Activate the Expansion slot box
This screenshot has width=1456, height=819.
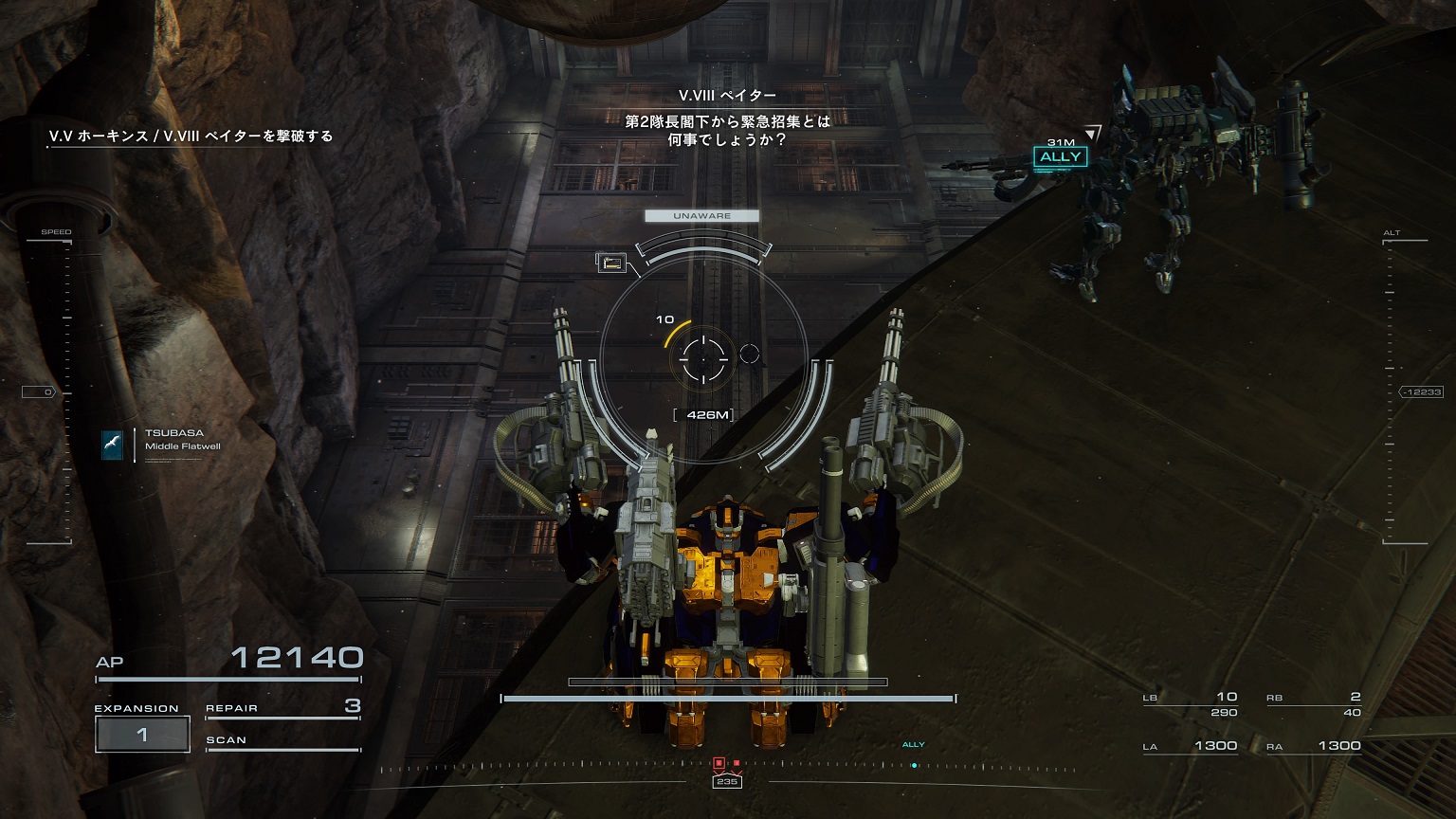click(x=142, y=734)
